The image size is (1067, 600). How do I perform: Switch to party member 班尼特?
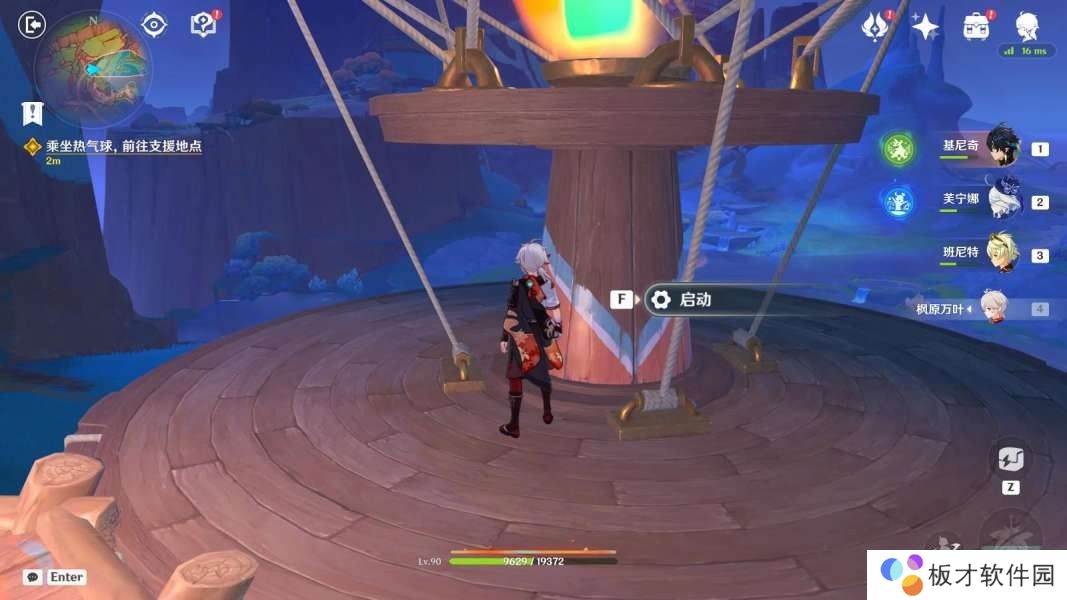[x=1002, y=253]
